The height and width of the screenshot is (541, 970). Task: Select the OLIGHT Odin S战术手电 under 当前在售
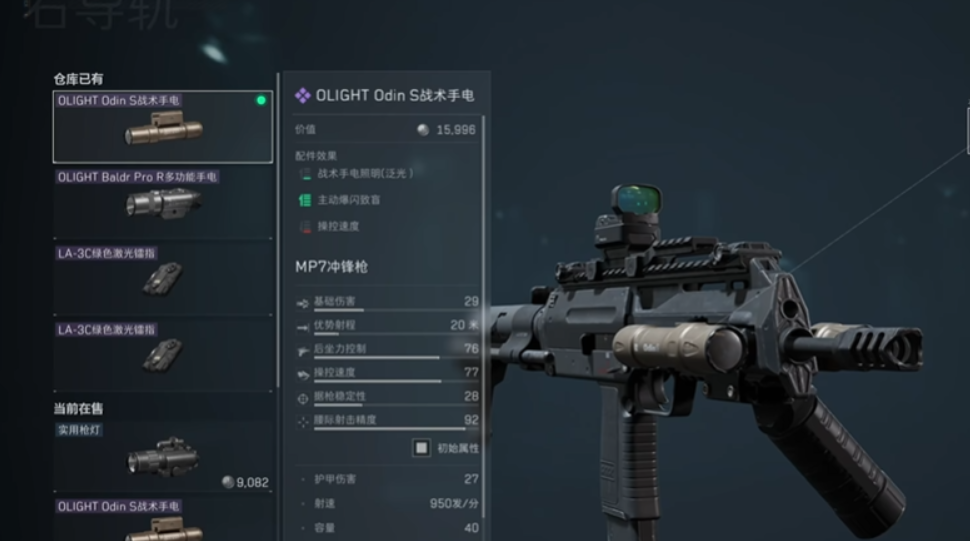click(x=162, y=520)
